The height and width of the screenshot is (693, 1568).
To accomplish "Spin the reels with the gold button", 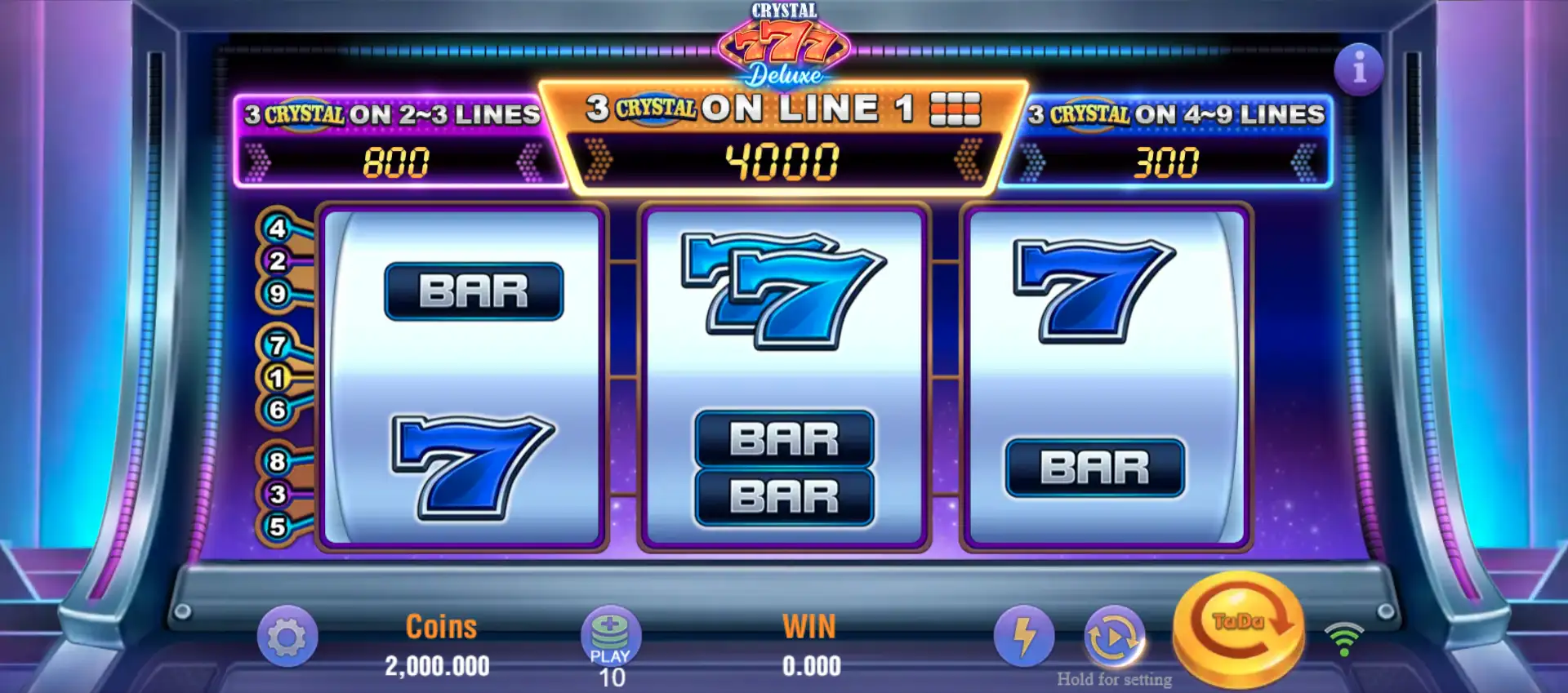I will [1238, 629].
